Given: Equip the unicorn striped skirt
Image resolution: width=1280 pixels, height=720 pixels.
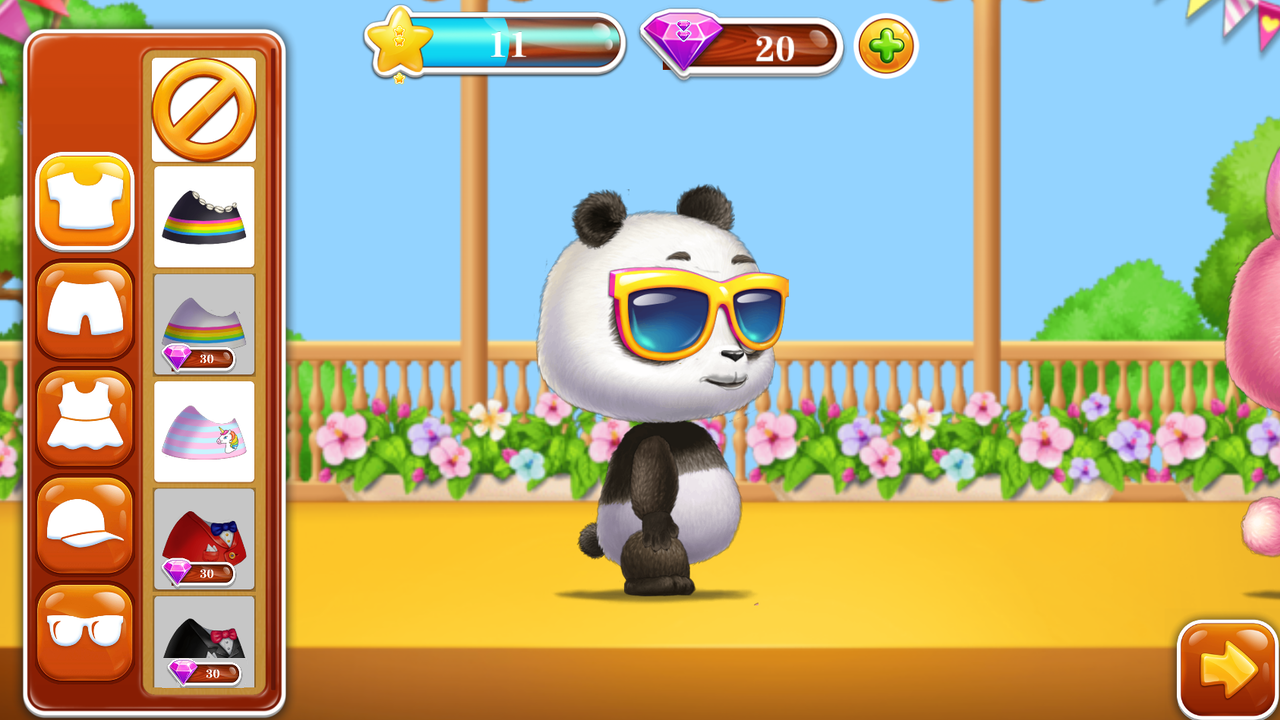Looking at the screenshot, I should click(x=203, y=428).
